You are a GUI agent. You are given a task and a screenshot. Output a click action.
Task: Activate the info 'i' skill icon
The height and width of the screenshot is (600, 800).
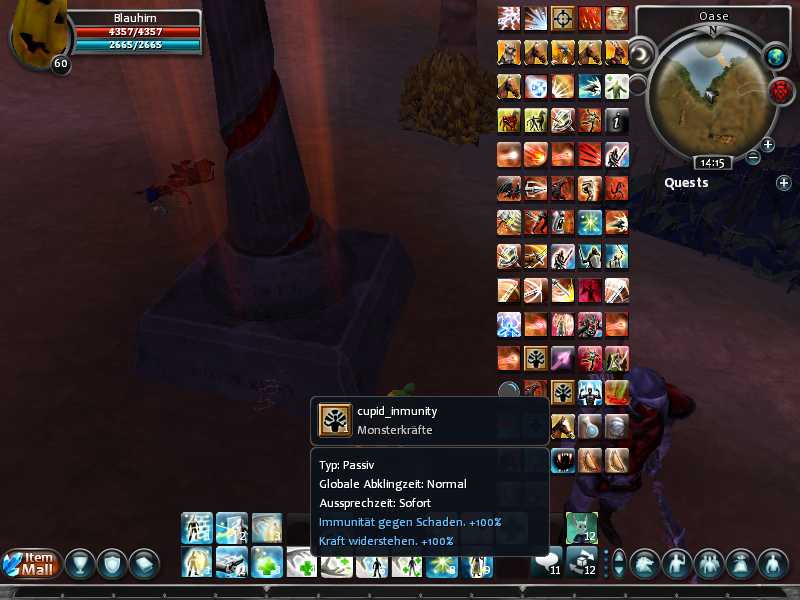click(x=617, y=120)
